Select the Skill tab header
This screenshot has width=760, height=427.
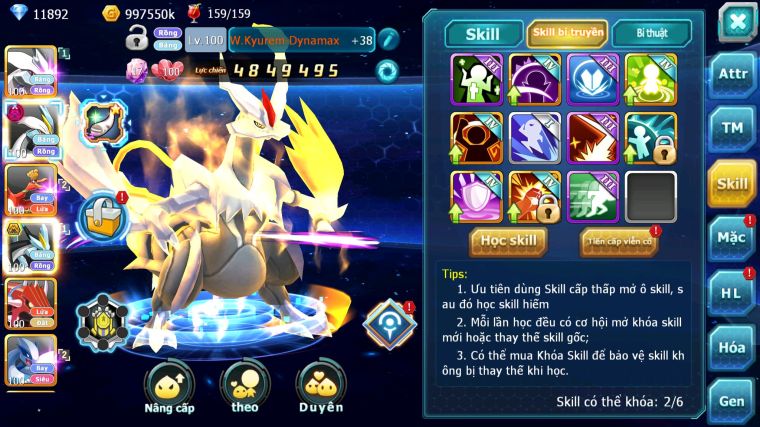(484, 34)
